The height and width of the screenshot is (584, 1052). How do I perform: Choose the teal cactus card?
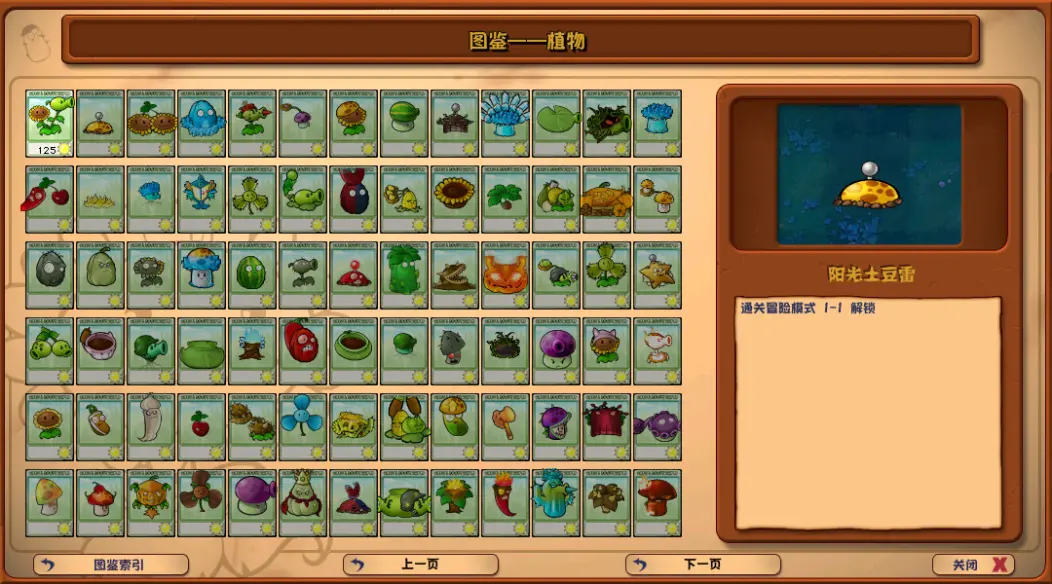point(556,501)
